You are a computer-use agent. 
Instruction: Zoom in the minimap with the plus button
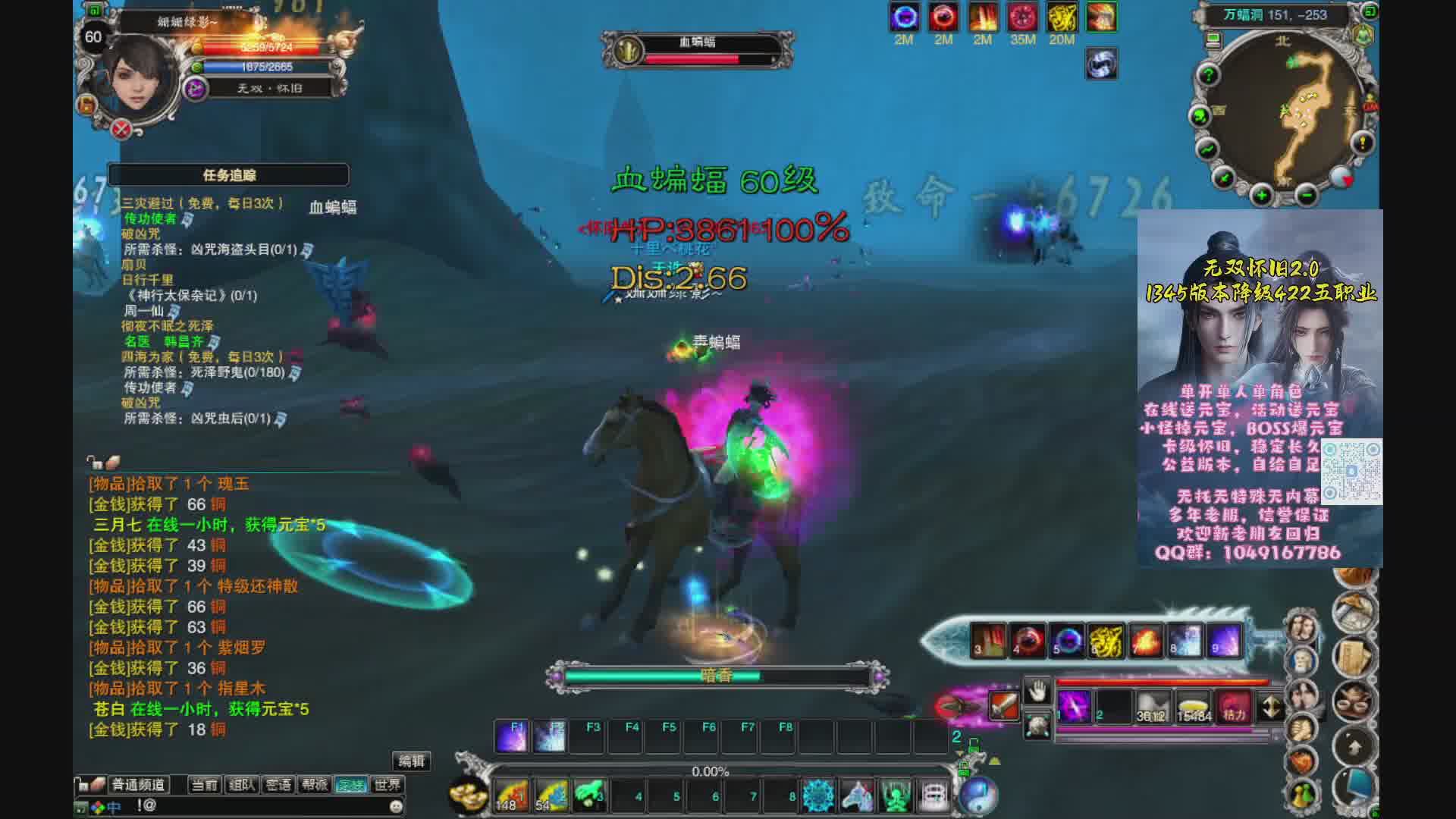1261,196
